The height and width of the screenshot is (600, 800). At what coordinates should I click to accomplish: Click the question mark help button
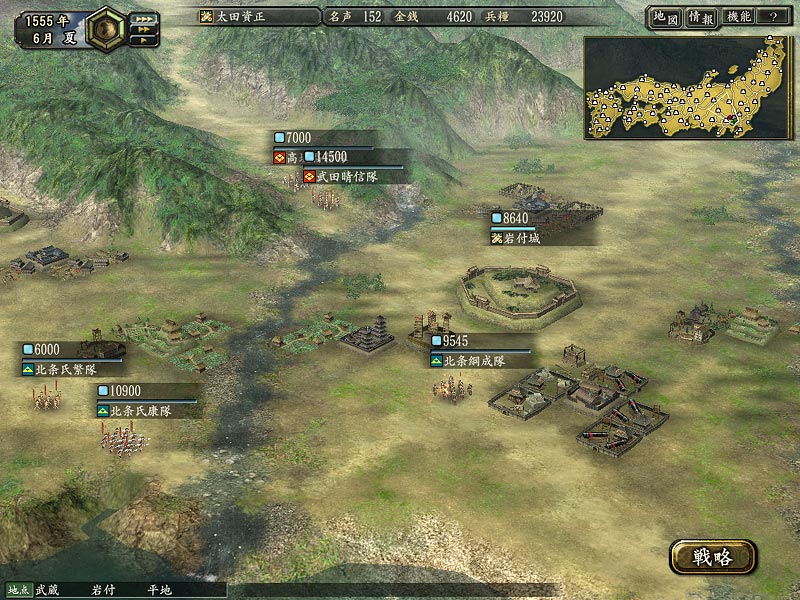[773, 17]
